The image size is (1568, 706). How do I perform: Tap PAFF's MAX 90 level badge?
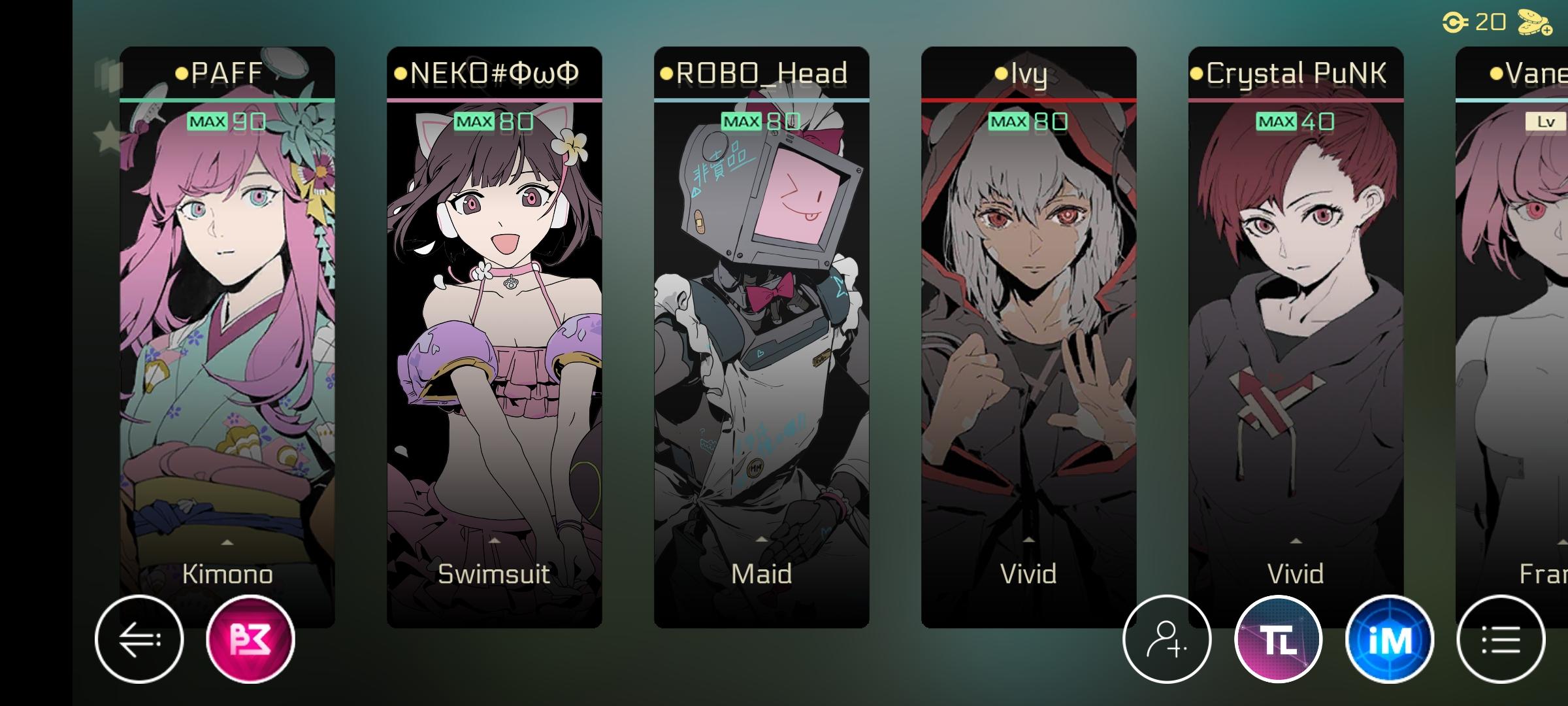227,121
